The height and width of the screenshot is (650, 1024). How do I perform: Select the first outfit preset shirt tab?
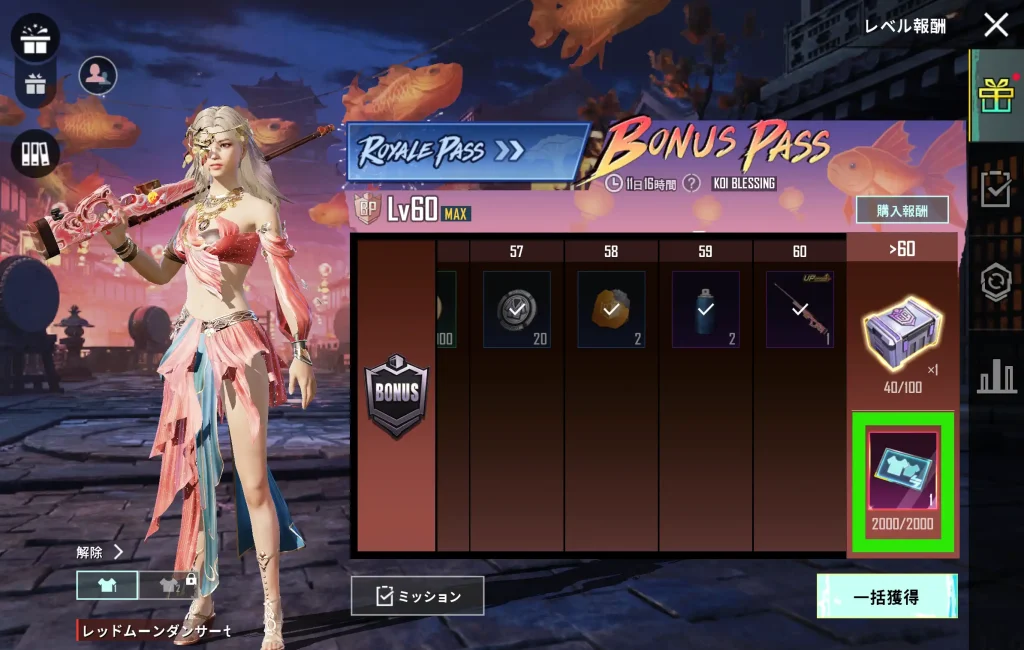click(107, 586)
